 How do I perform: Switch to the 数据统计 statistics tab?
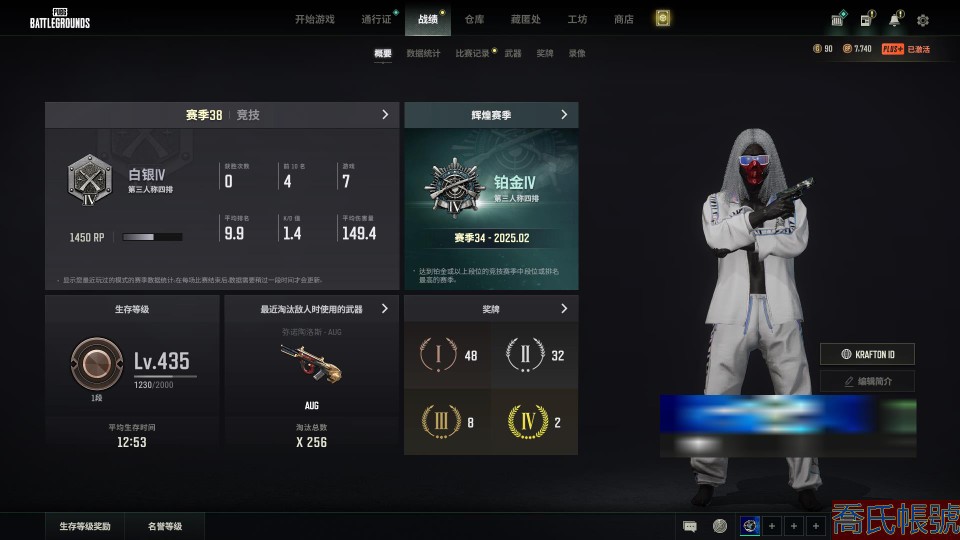click(423, 53)
